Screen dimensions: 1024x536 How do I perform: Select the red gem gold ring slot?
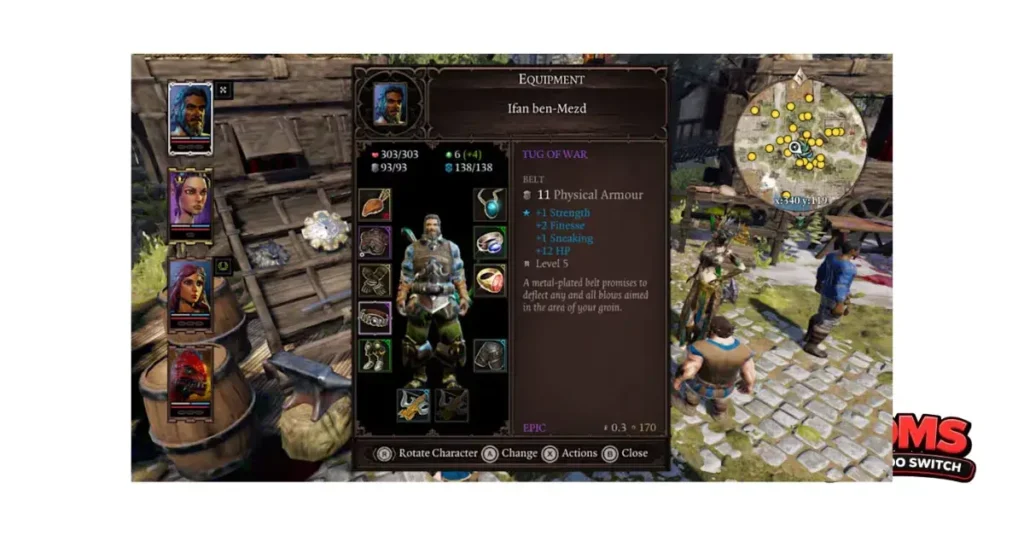[x=489, y=280]
